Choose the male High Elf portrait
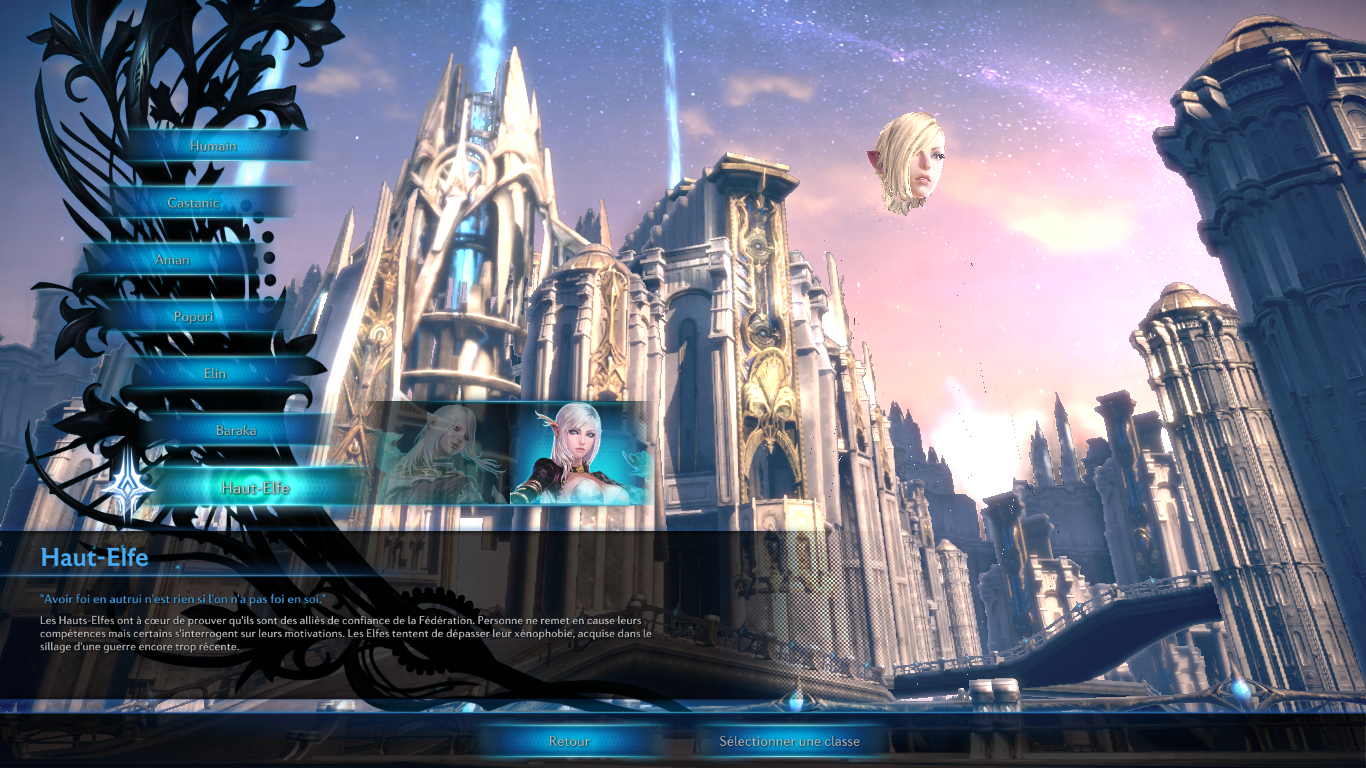The width and height of the screenshot is (1366, 768). pos(440,454)
